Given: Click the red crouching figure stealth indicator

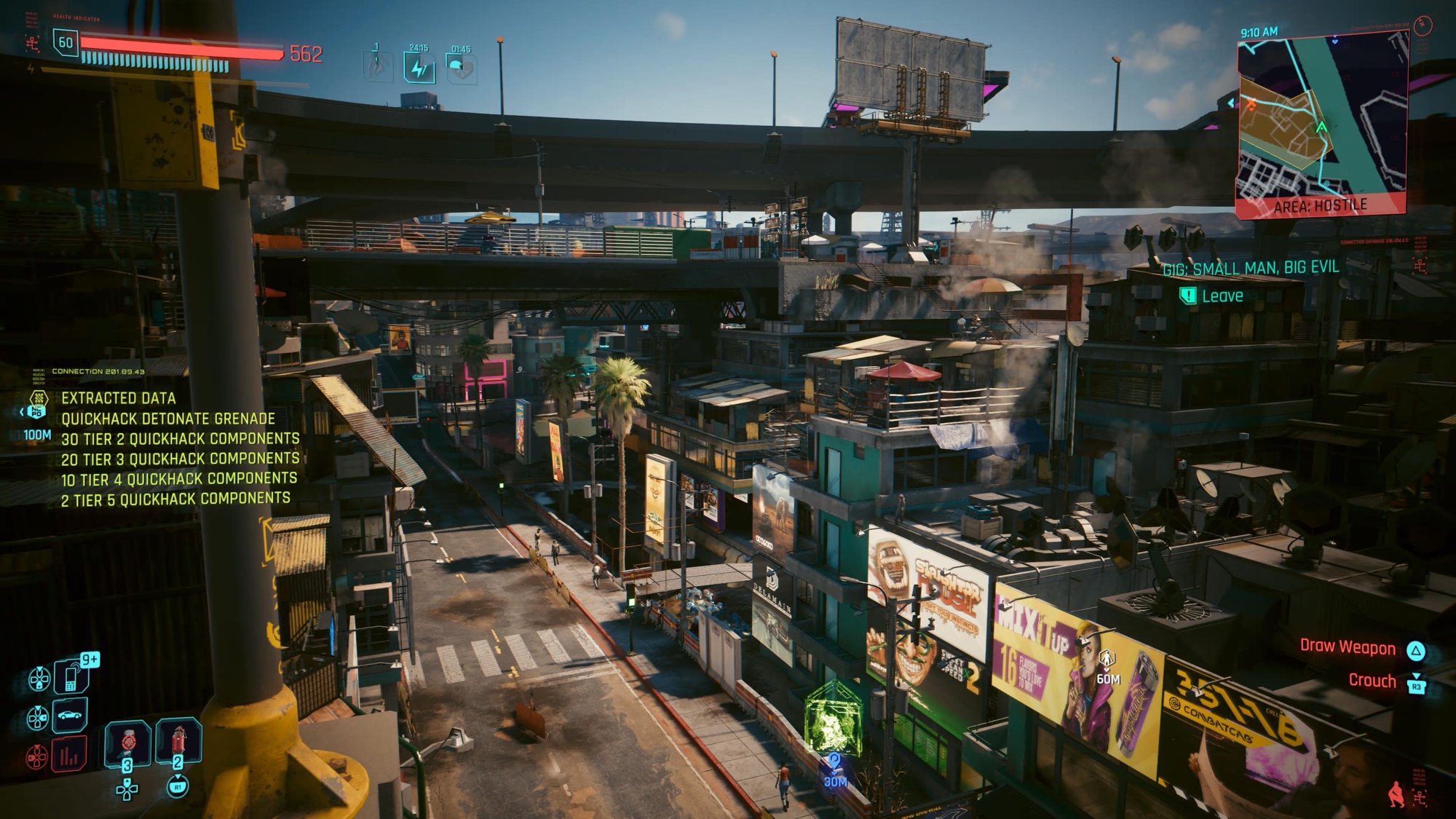Looking at the screenshot, I should point(1396,794).
